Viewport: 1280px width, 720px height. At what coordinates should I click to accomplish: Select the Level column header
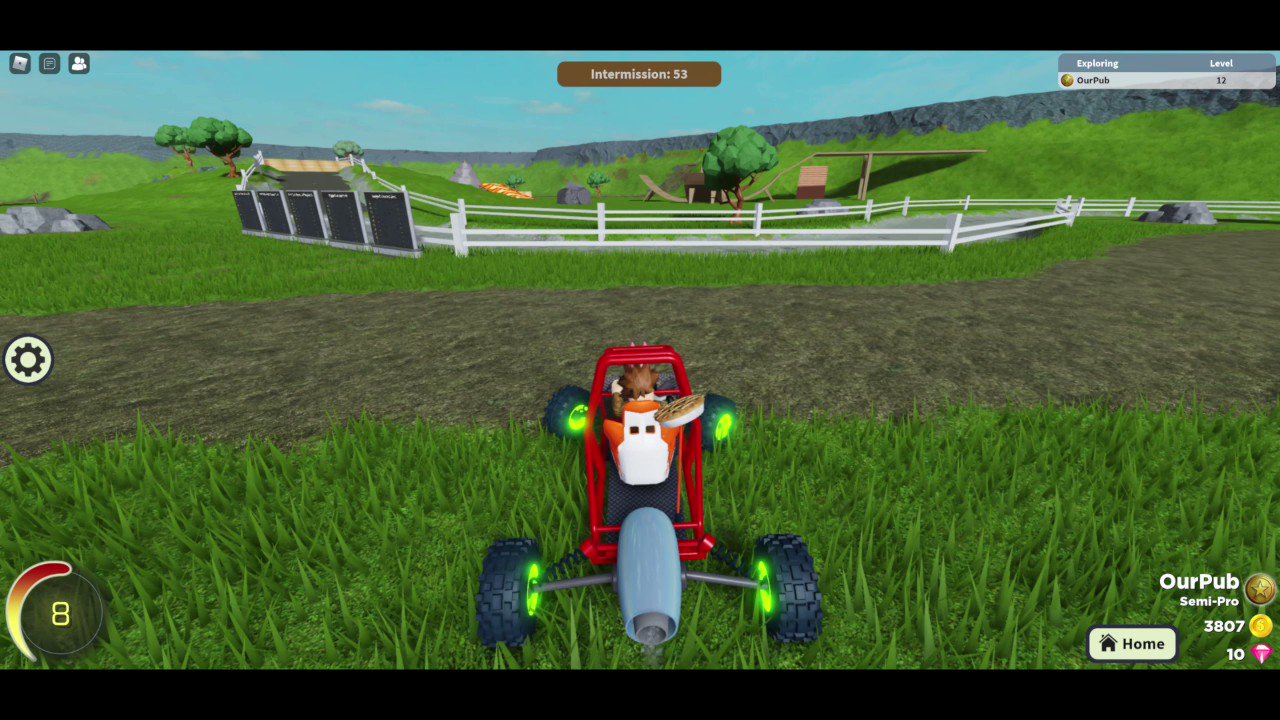(x=1221, y=63)
